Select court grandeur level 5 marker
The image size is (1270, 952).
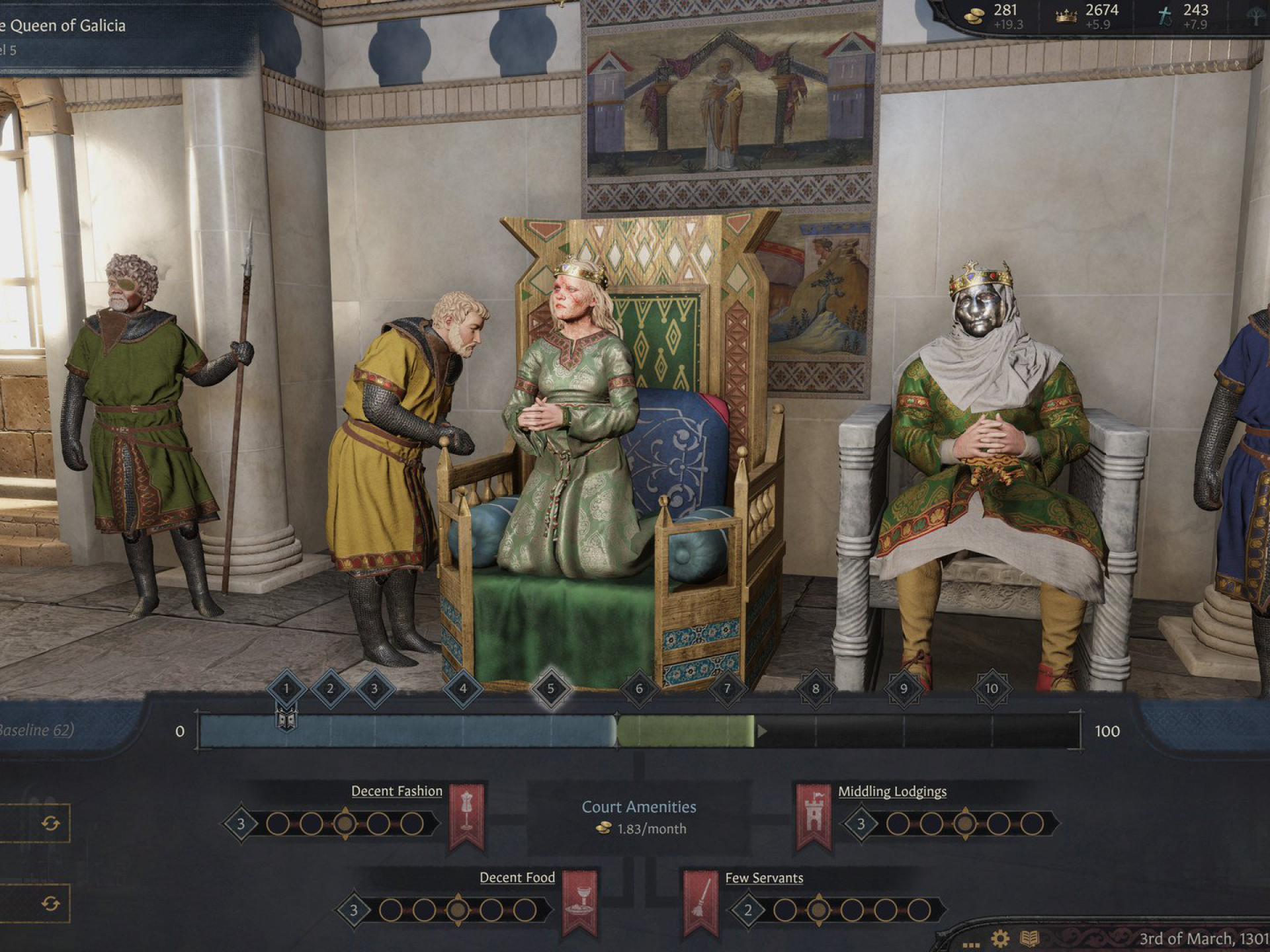tap(550, 689)
